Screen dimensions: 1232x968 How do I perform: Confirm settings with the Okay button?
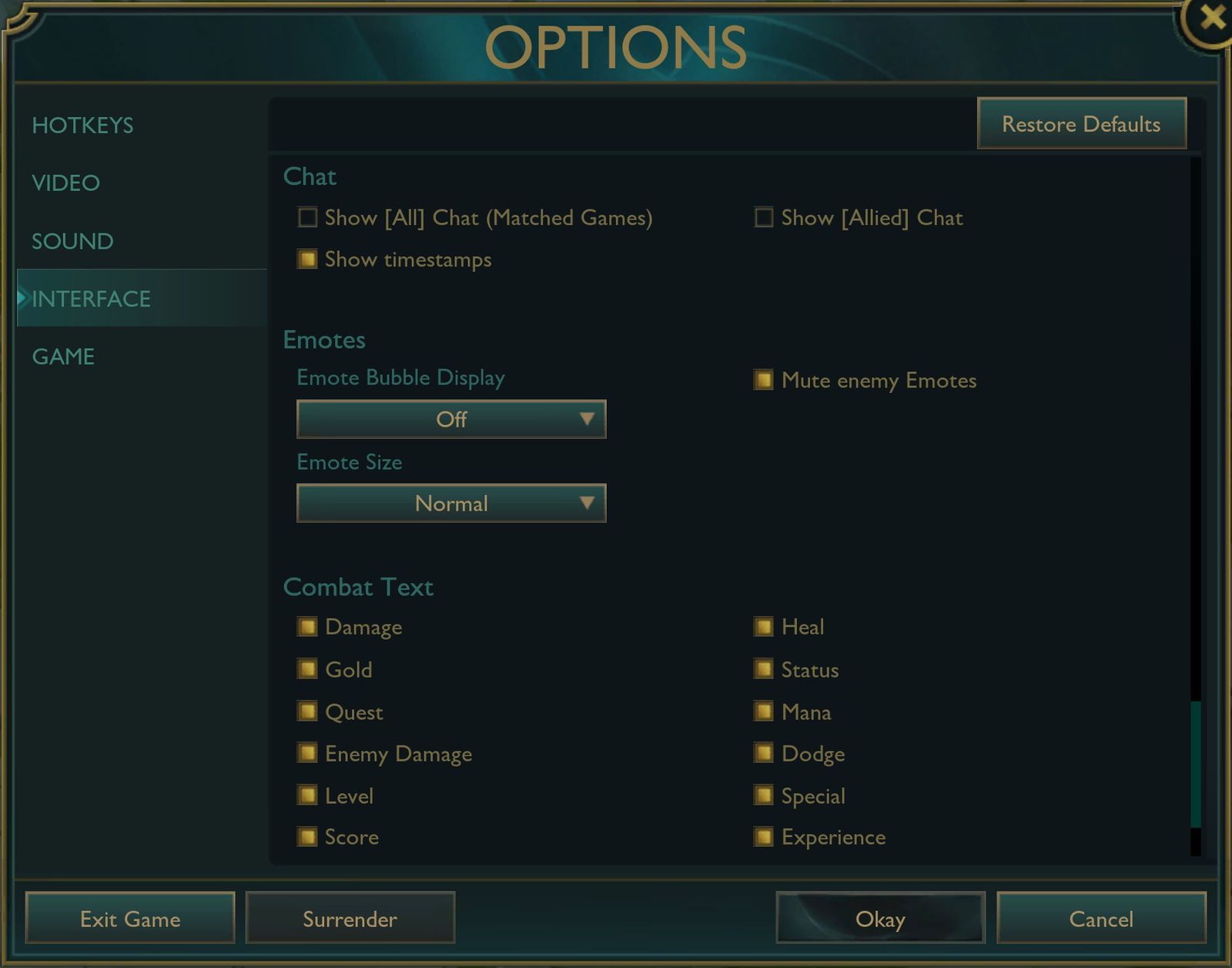[x=880, y=919]
